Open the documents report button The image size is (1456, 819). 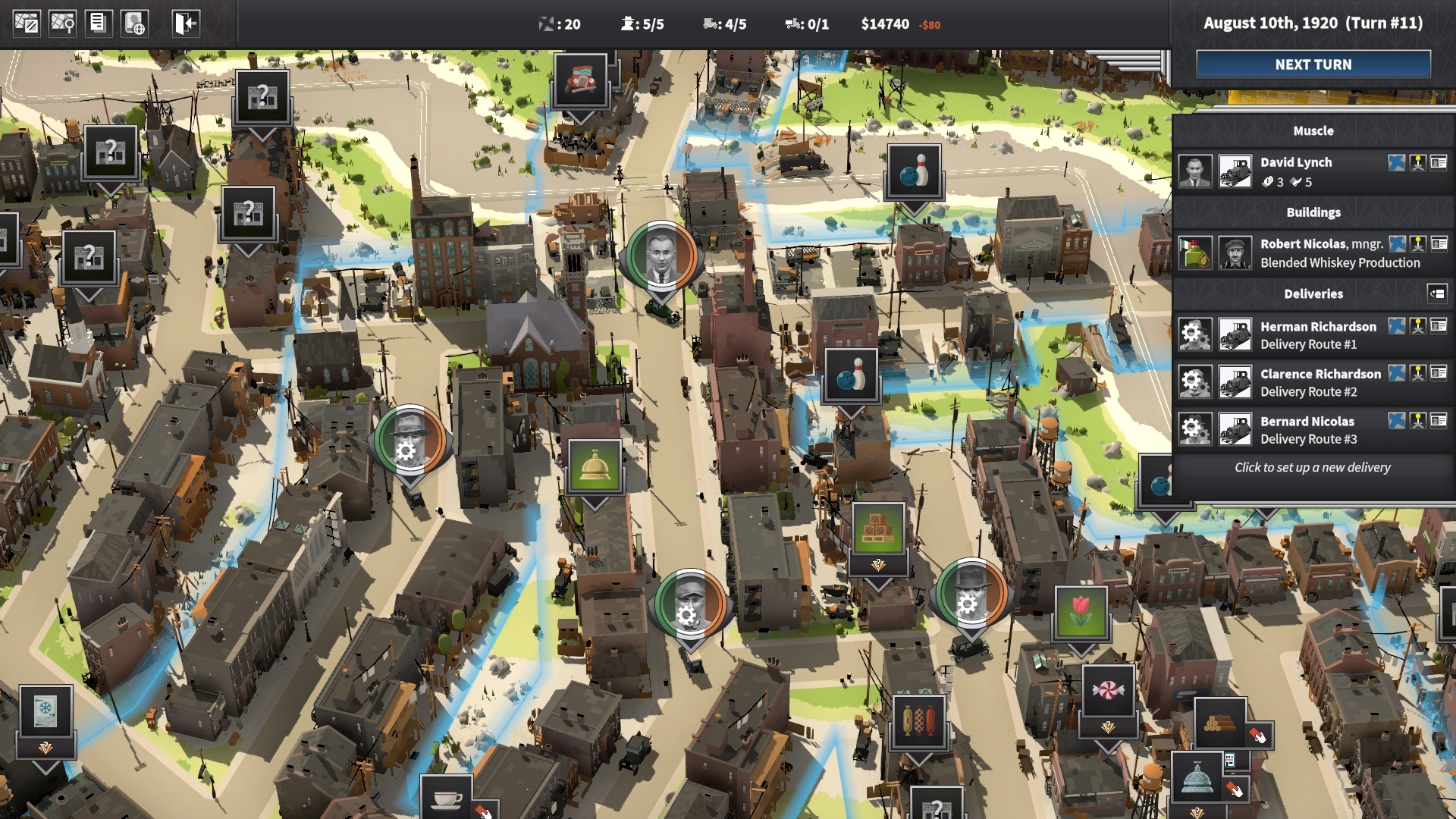[x=98, y=23]
